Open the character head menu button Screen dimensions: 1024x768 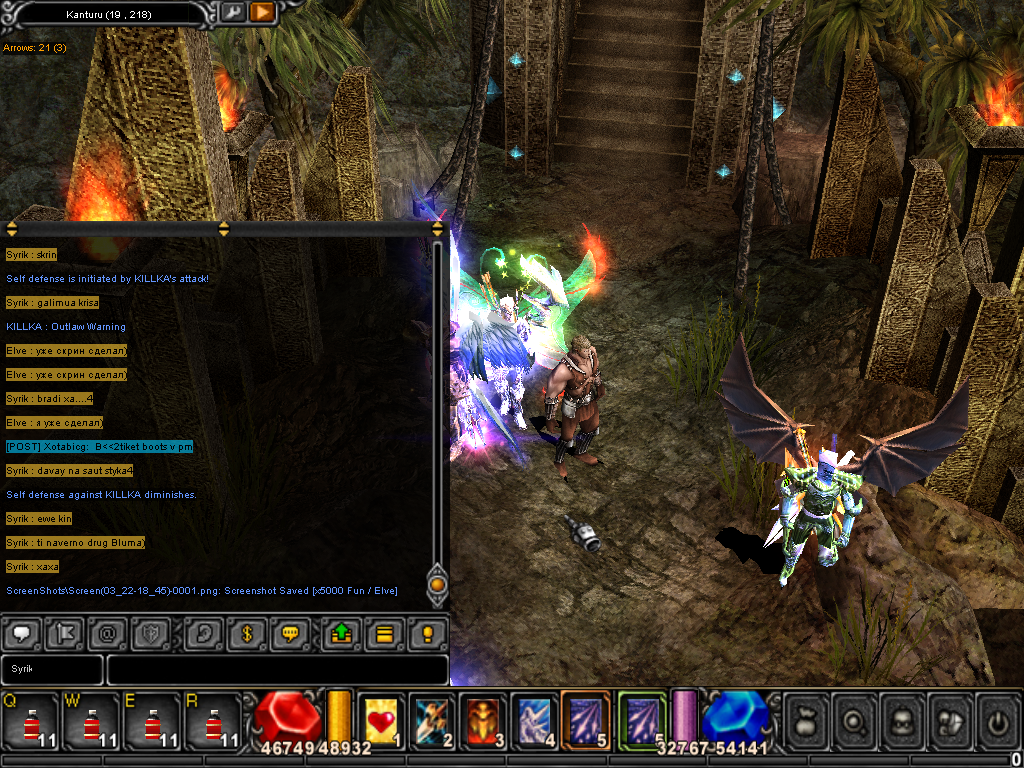[x=903, y=720]
